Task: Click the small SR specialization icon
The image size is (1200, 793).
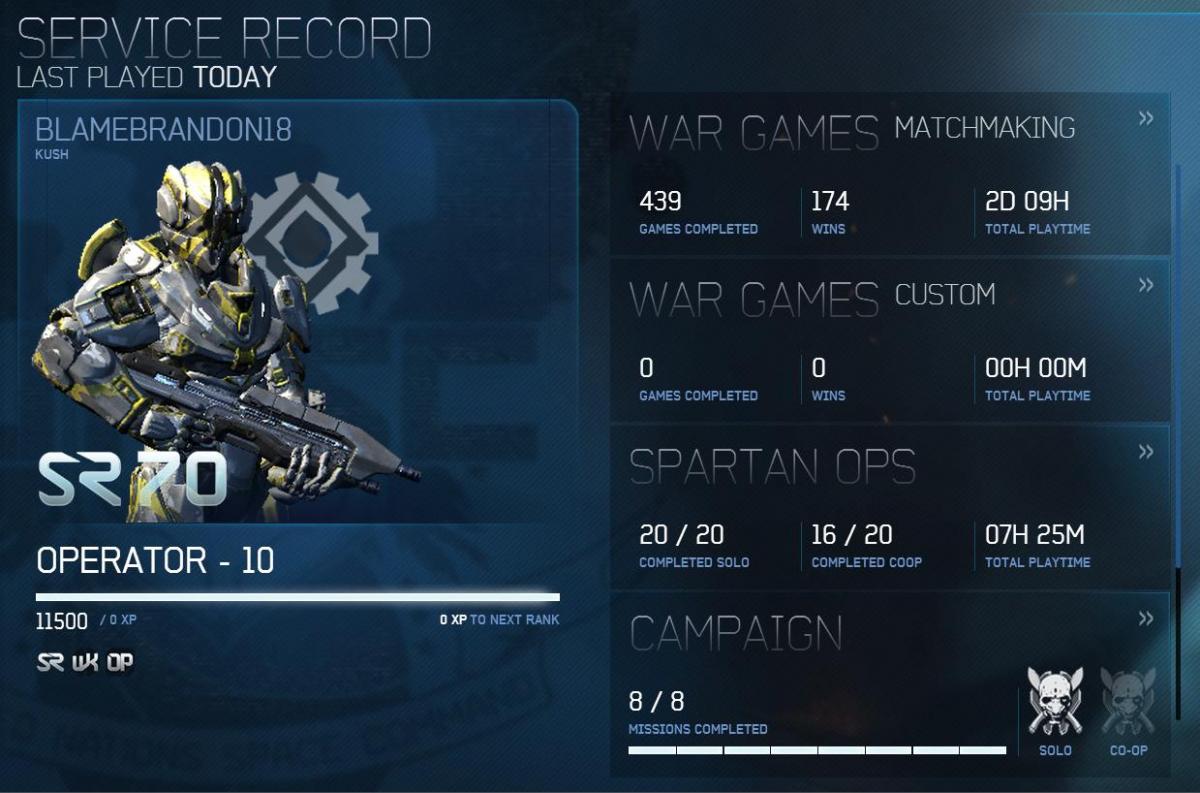Action: [50, 663]
